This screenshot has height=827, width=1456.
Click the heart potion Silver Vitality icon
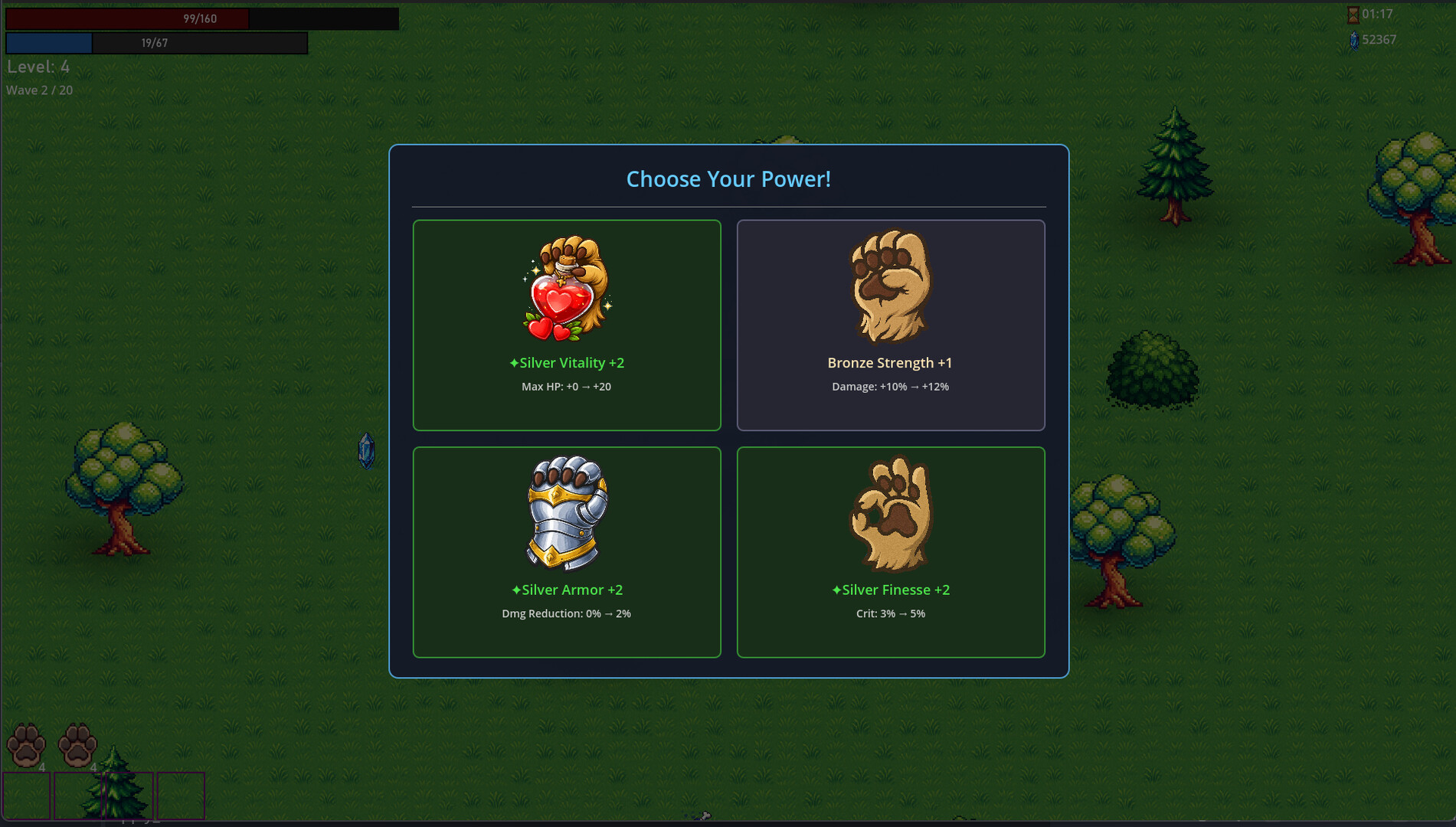[x=567, y=287]
